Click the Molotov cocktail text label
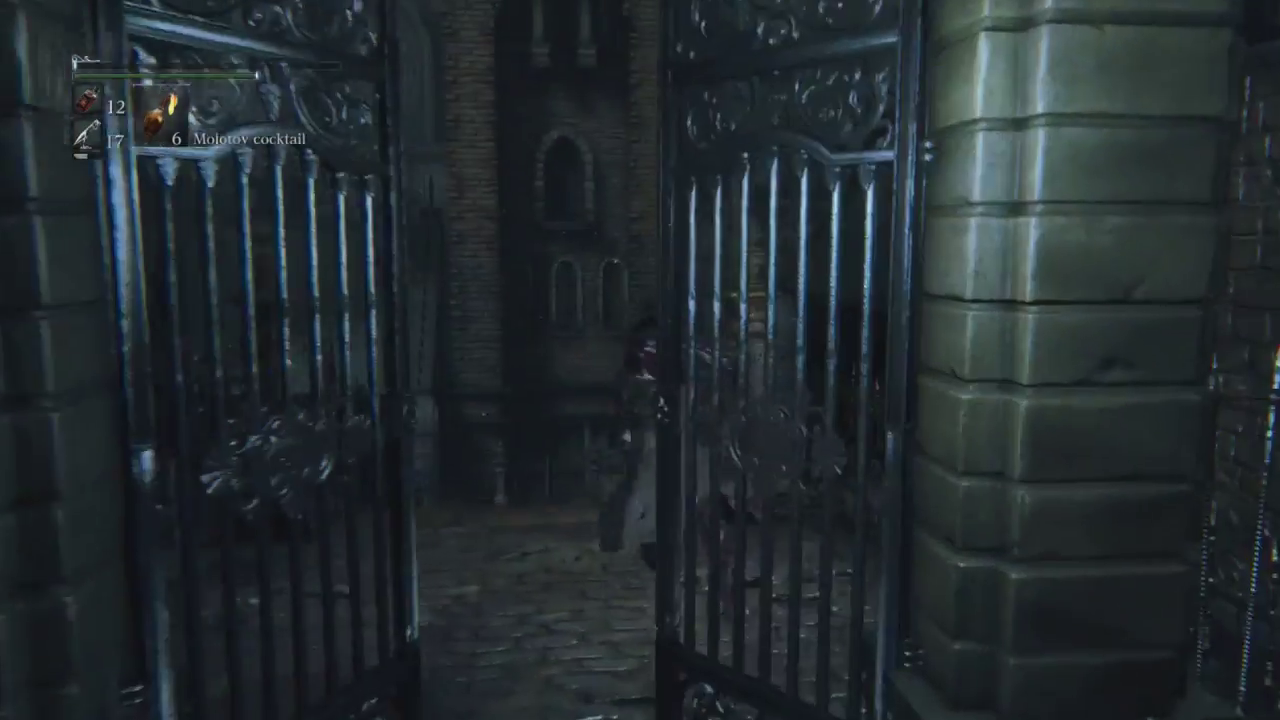Screen dimensions: 1280x720 click(x=249, y=139)
